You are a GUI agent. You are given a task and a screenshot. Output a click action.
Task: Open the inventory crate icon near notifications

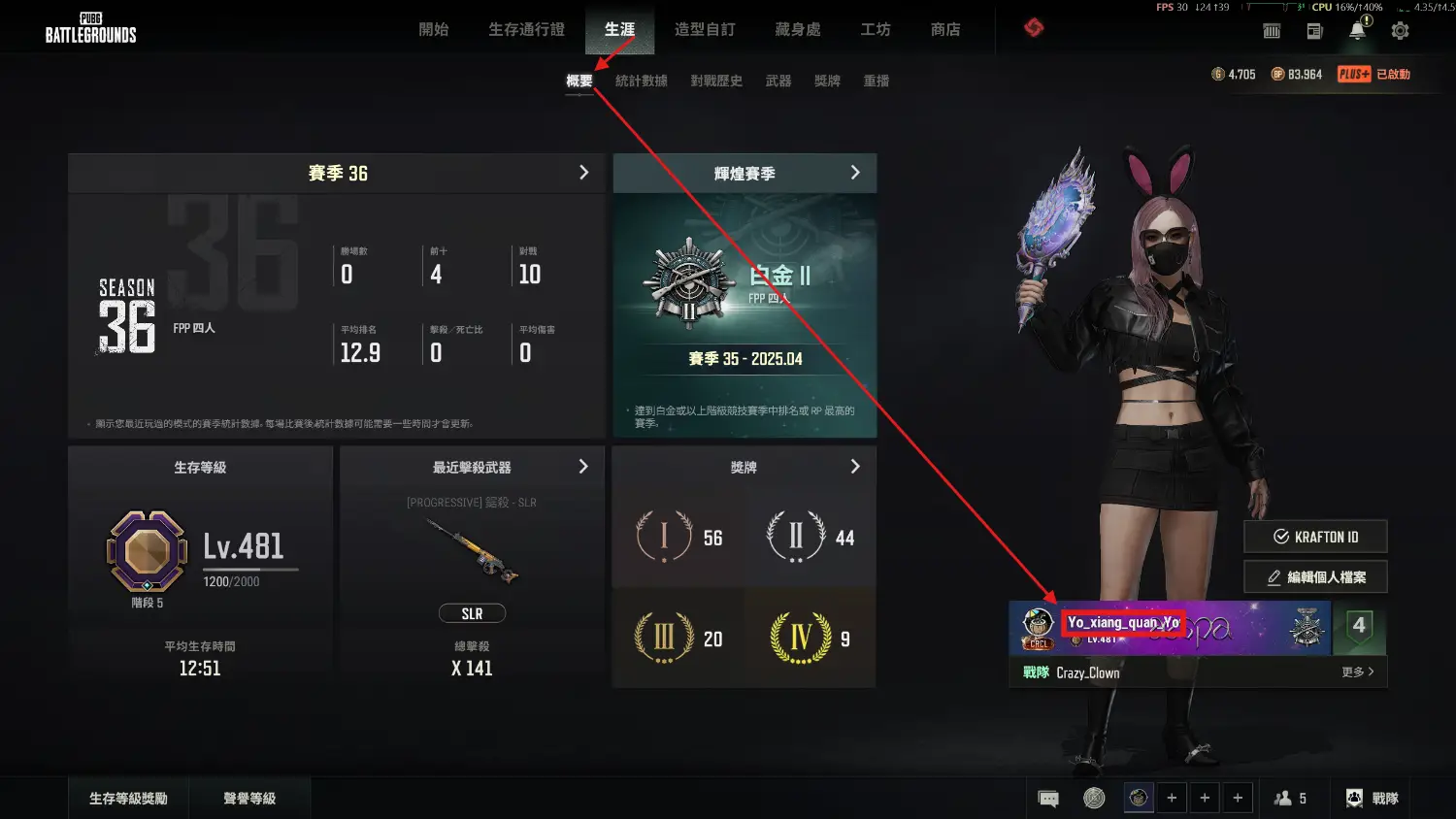1272,30
